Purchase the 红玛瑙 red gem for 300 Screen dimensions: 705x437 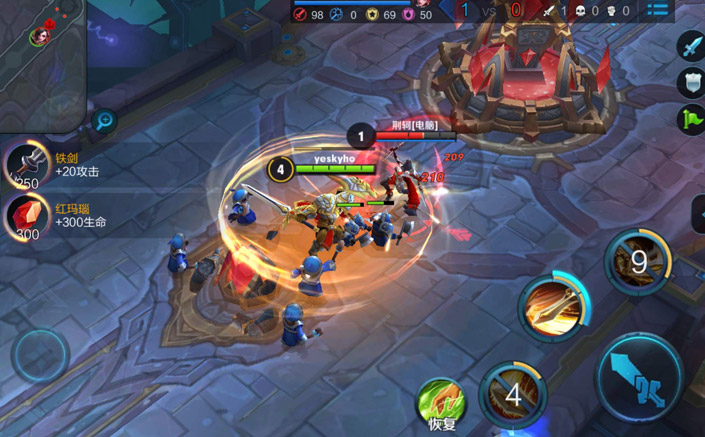point(28,218)
